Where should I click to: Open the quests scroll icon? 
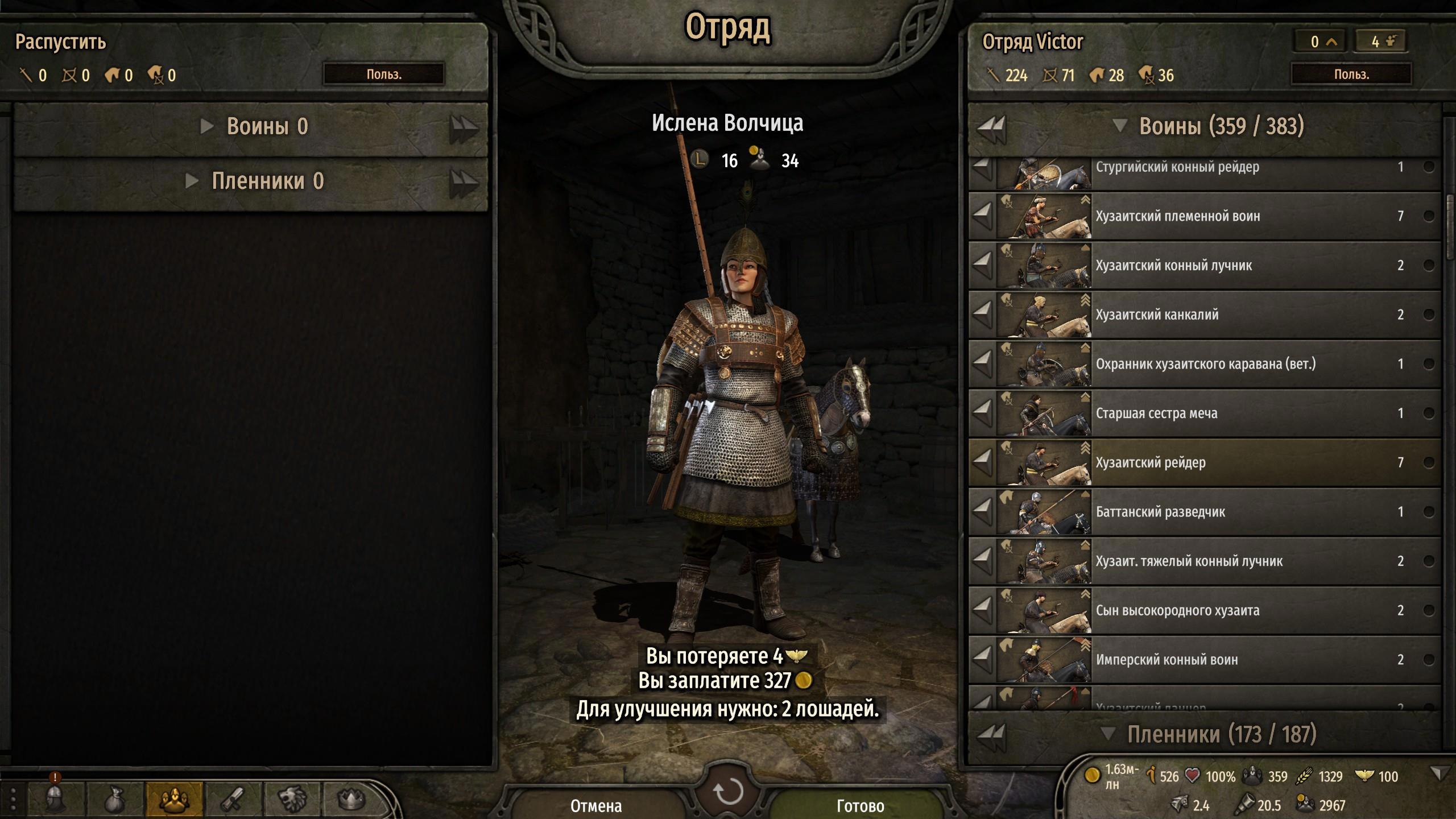click(x=233, y=799)
